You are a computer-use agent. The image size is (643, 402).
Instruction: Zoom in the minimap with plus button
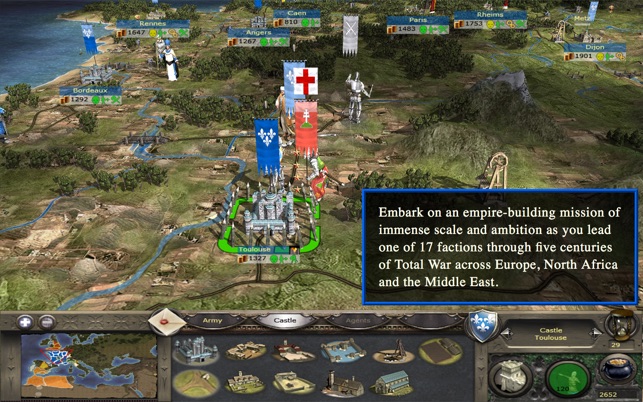pos(22,322)
